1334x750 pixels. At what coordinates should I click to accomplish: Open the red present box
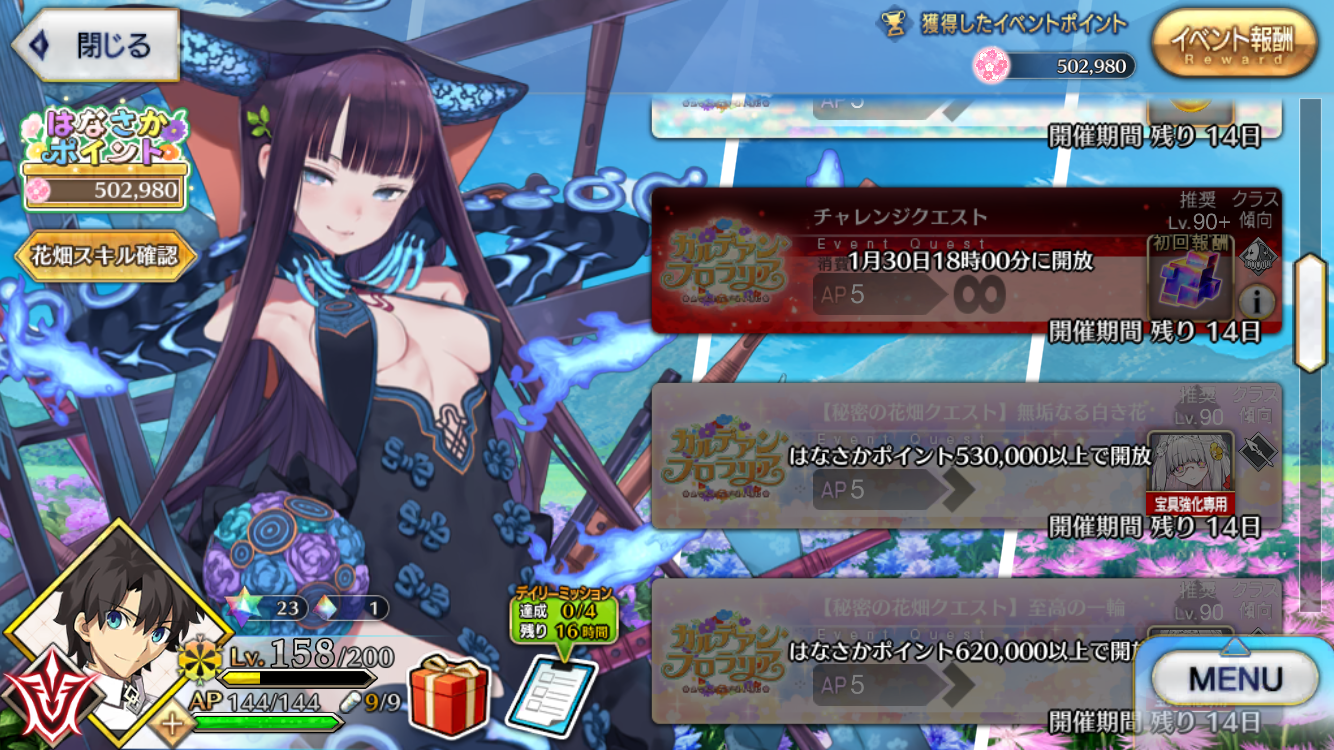pyautogui.click(x=448, y=693)
